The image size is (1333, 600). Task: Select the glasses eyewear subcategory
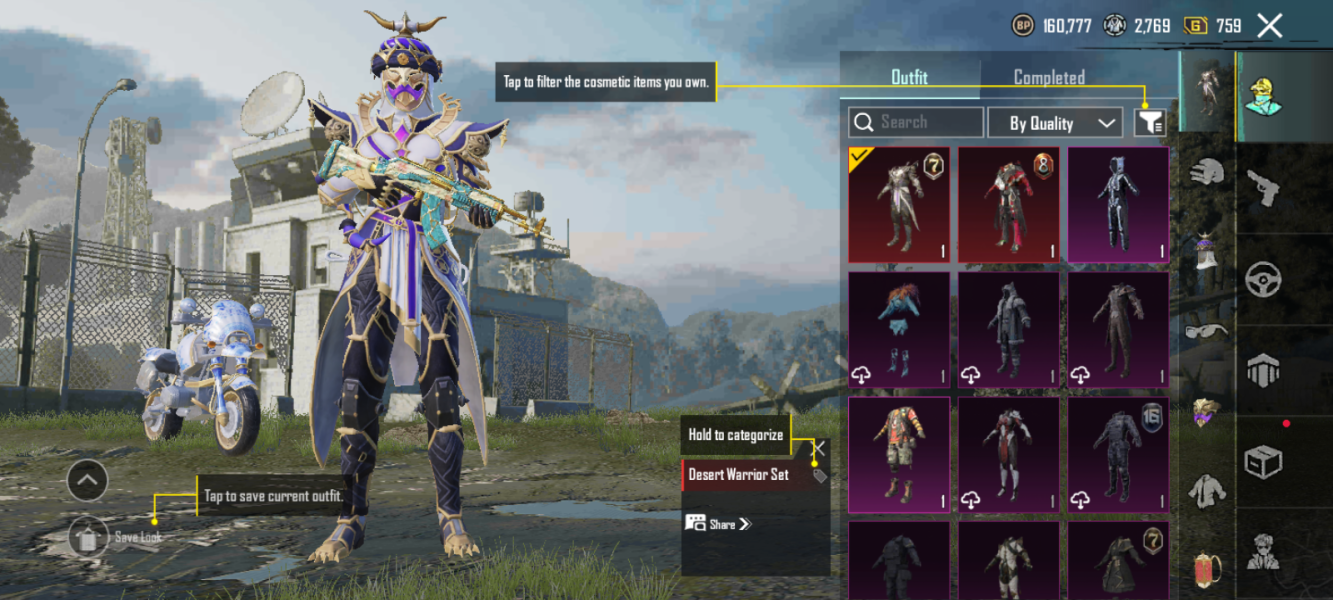click(x=1207, y=330)
